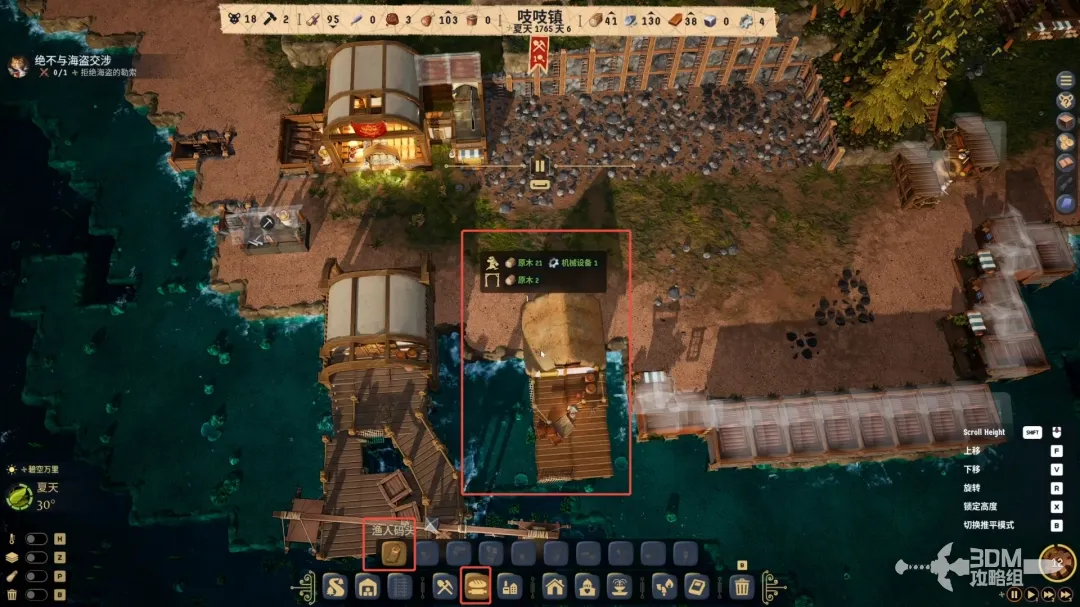Open the factory industry build category
Image resolution: width=1080 pixels, height=607 pixels.
tap(508, 587)
